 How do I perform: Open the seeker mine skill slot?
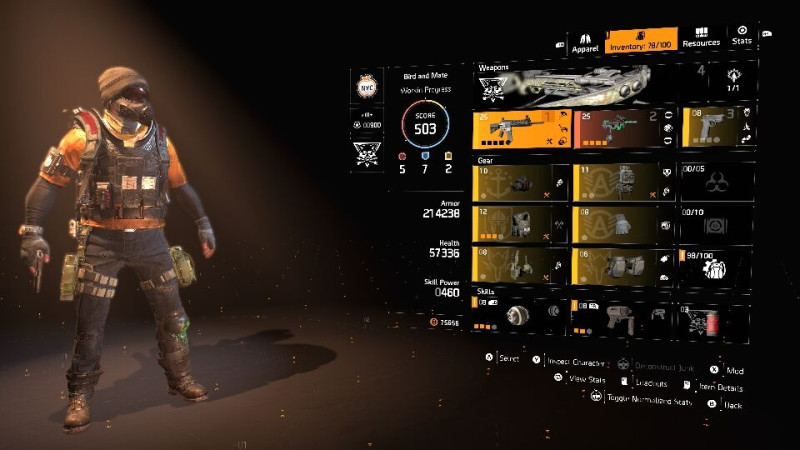[x=520, y=314]
